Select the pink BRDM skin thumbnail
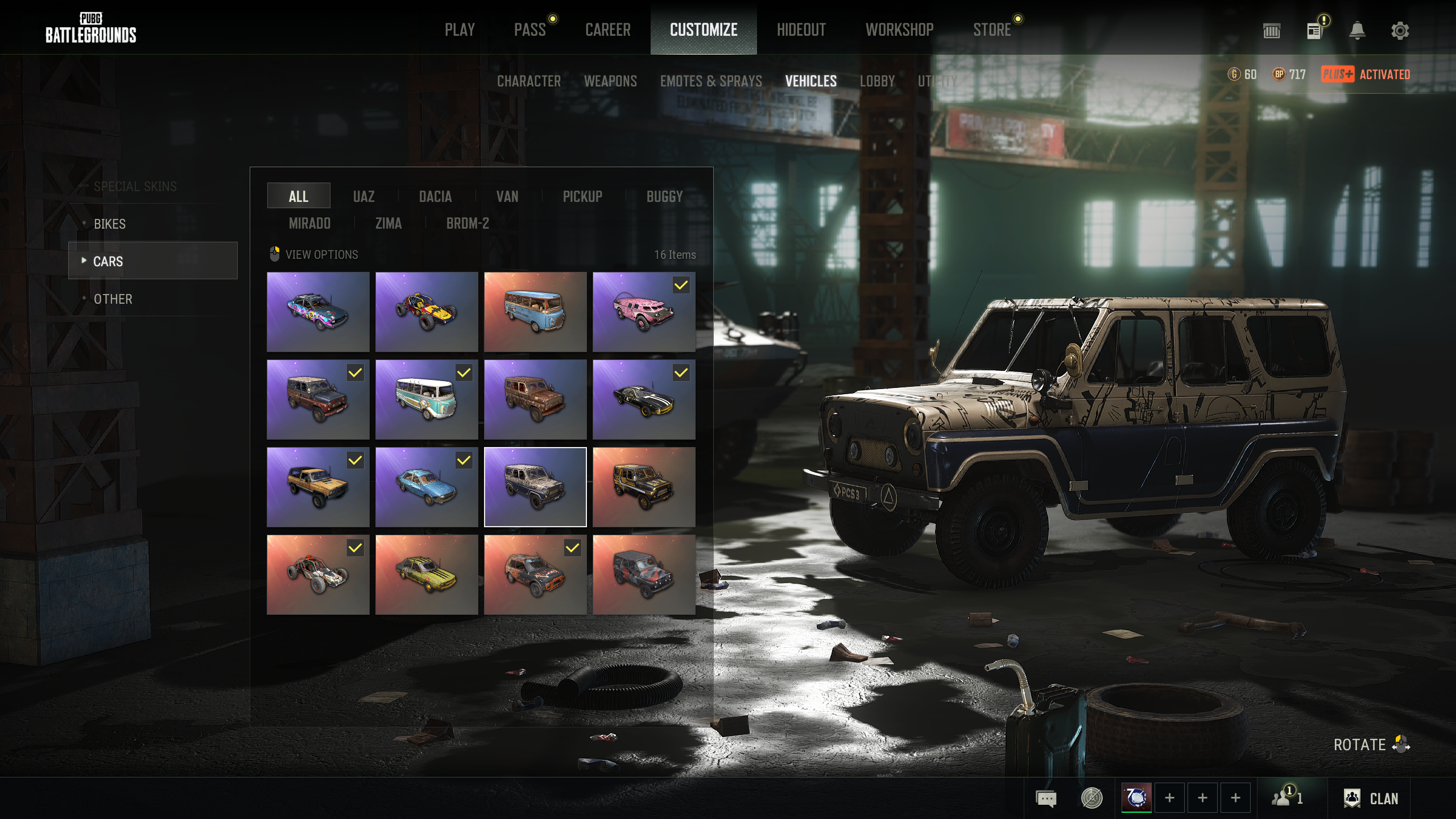Viewport: 1456px width, 819px height. [x=644, y=312]
